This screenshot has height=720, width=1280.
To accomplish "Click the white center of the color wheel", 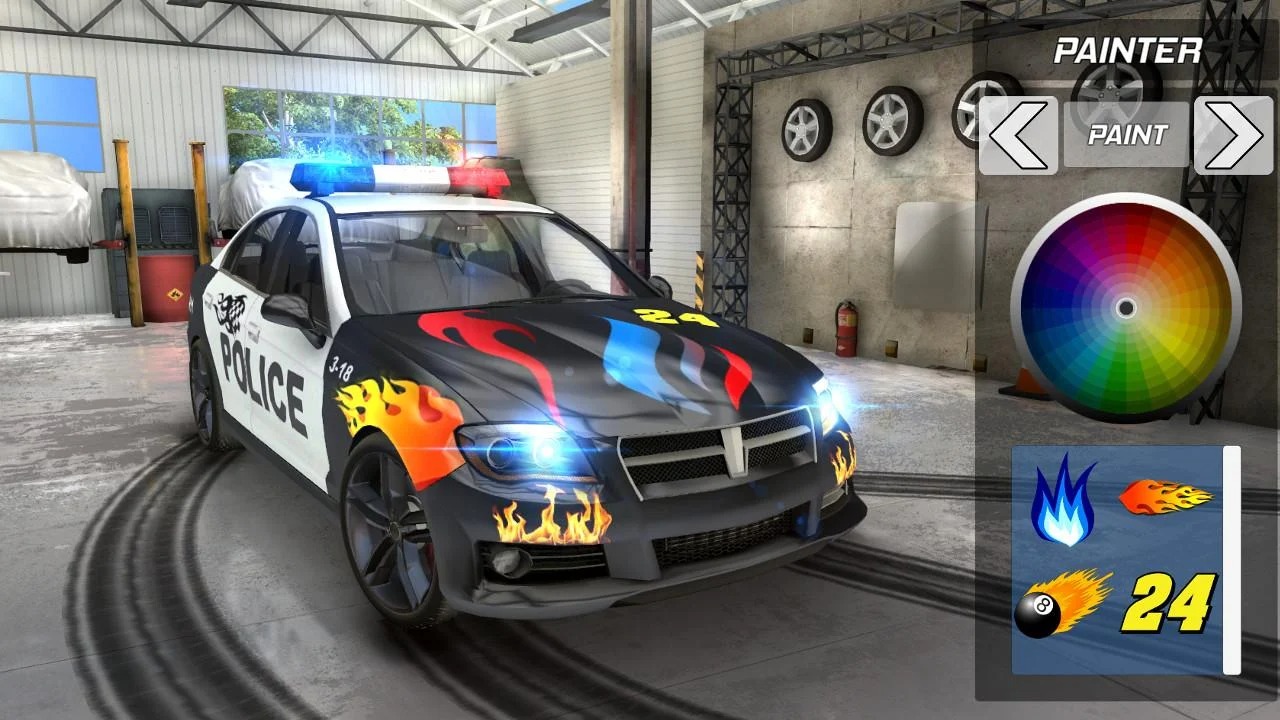I will click(x=1128, y=305).
